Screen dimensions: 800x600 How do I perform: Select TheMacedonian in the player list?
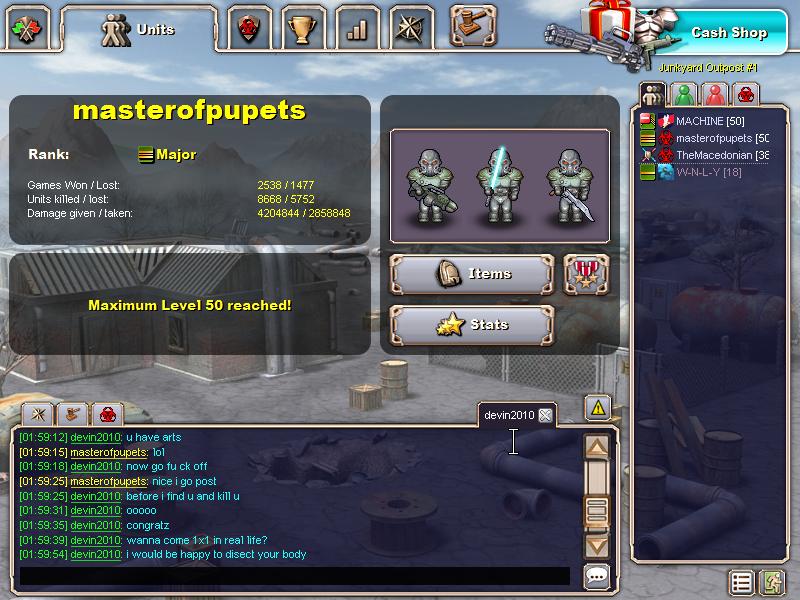(720, 155)
